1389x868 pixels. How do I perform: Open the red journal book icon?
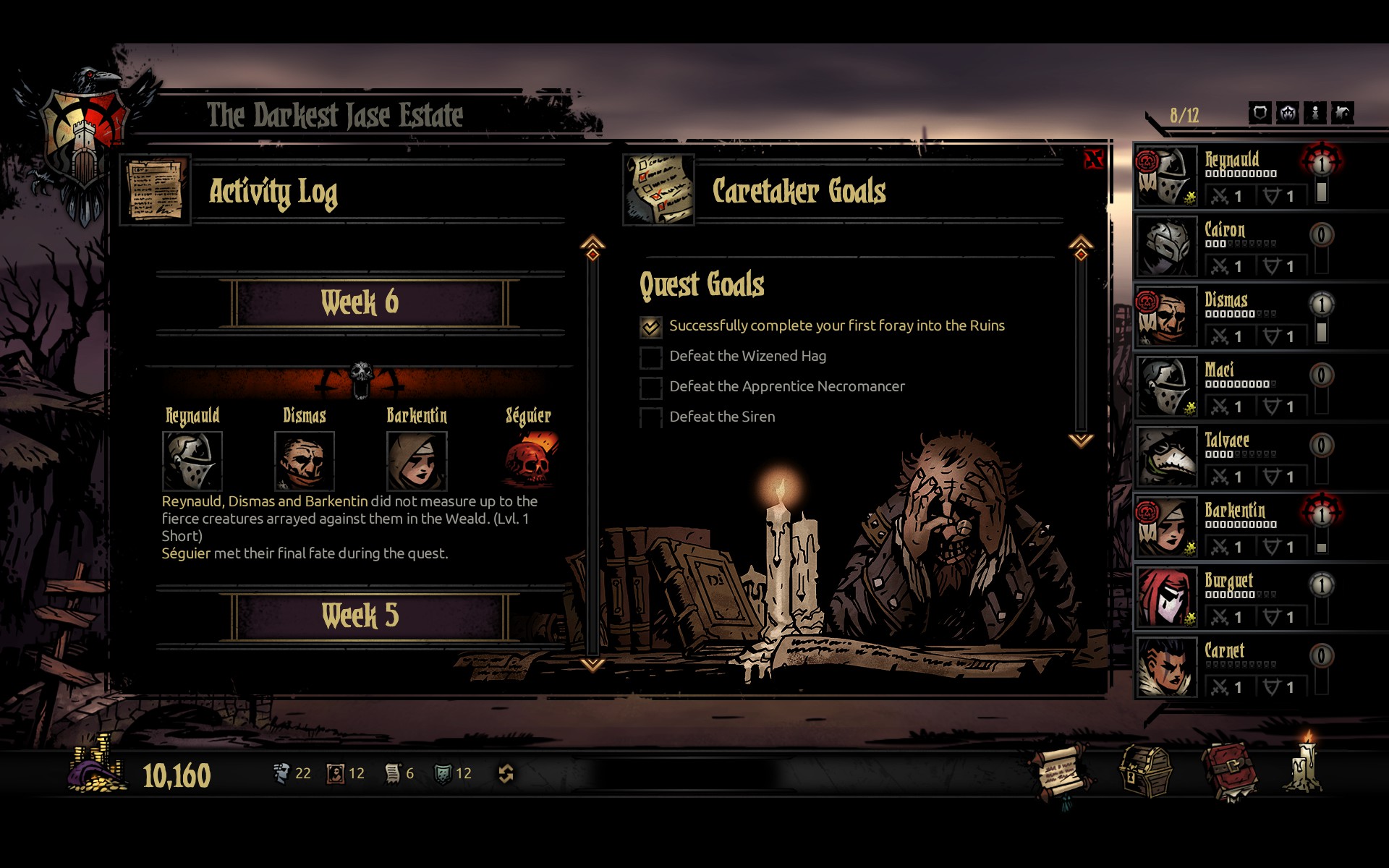coord(1229,773)
